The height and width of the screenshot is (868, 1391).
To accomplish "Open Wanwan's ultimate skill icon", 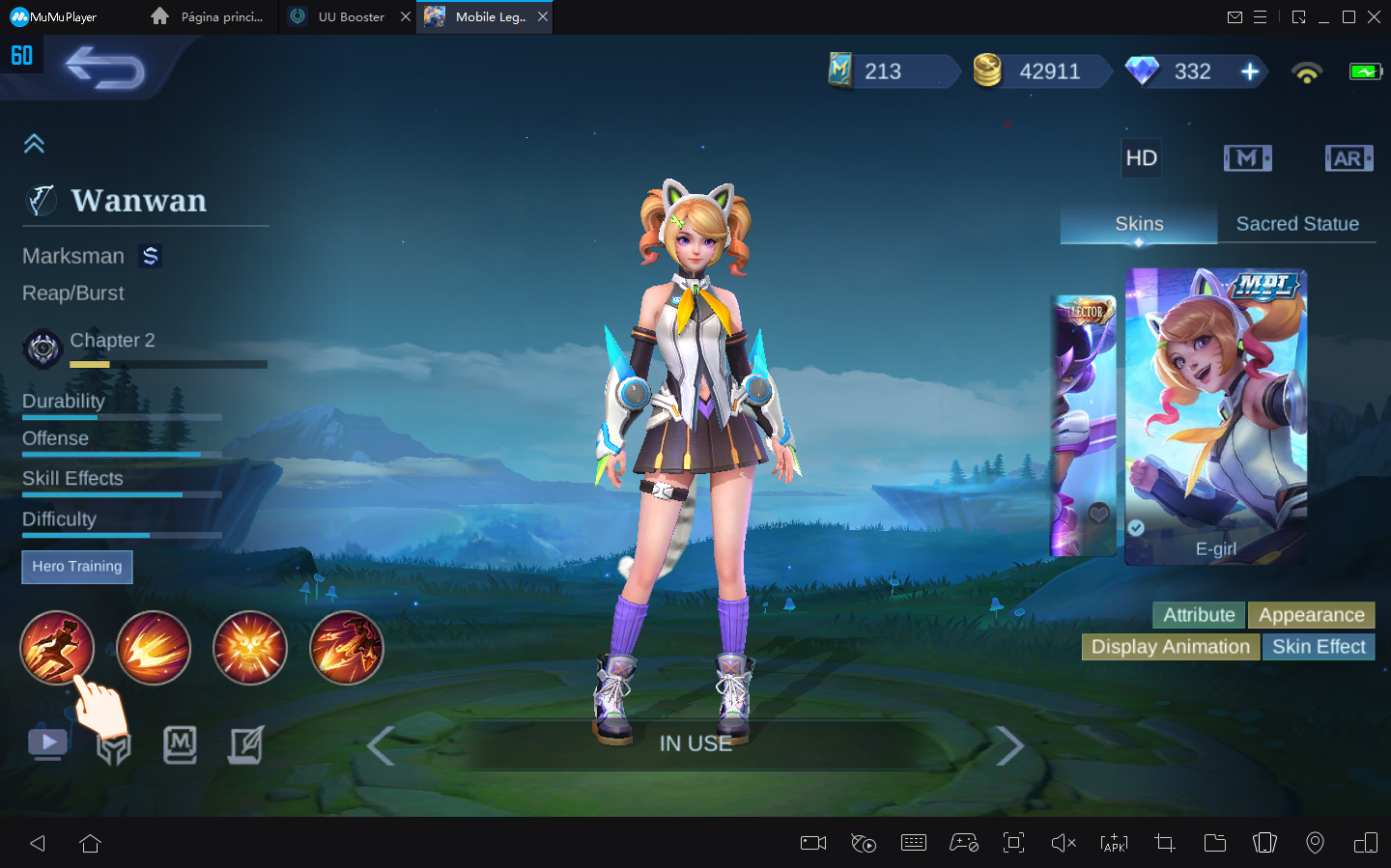I will click(346, 648).
